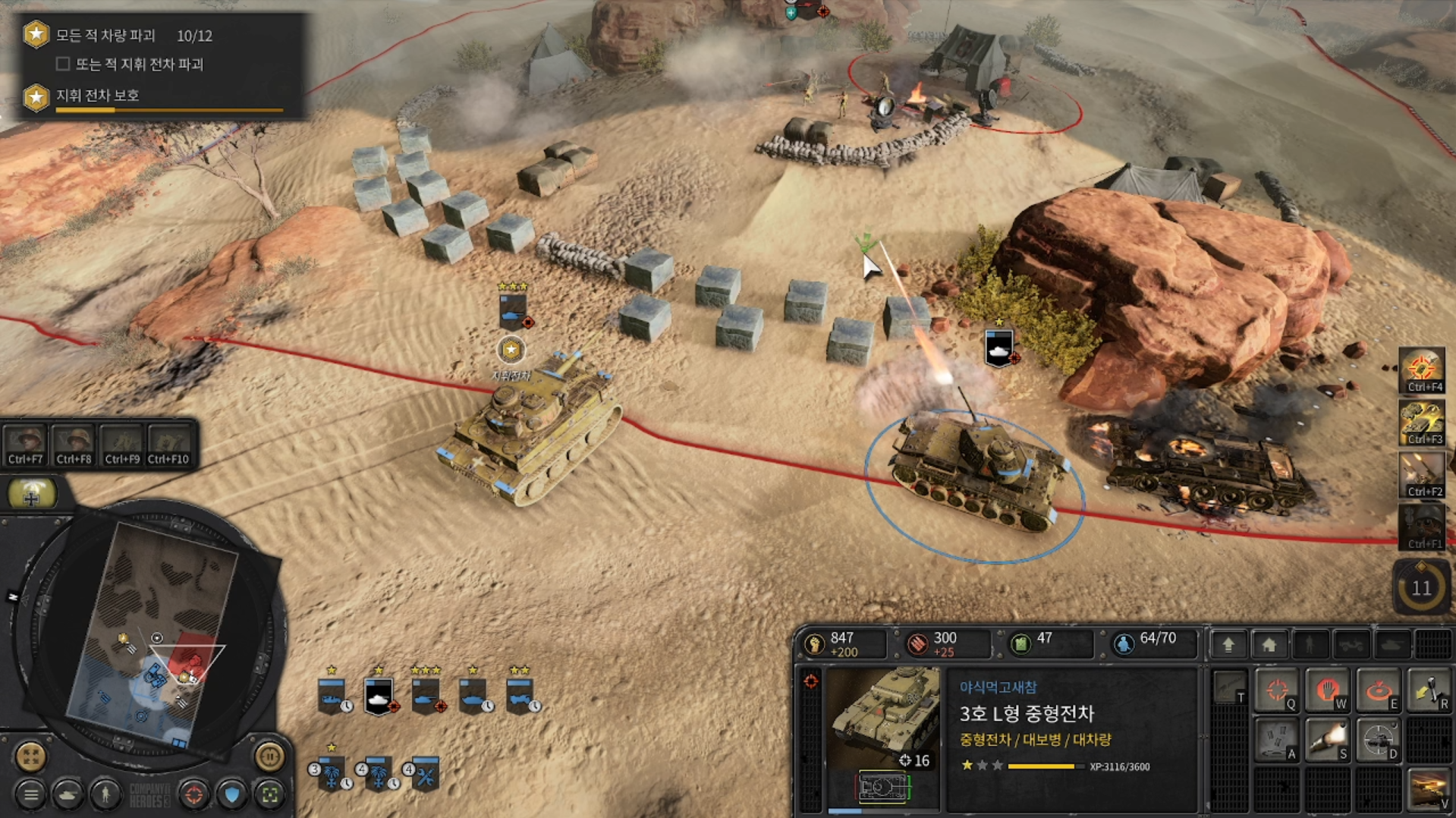Select the red crosshair button below the minimap

[x=193, y=794]
